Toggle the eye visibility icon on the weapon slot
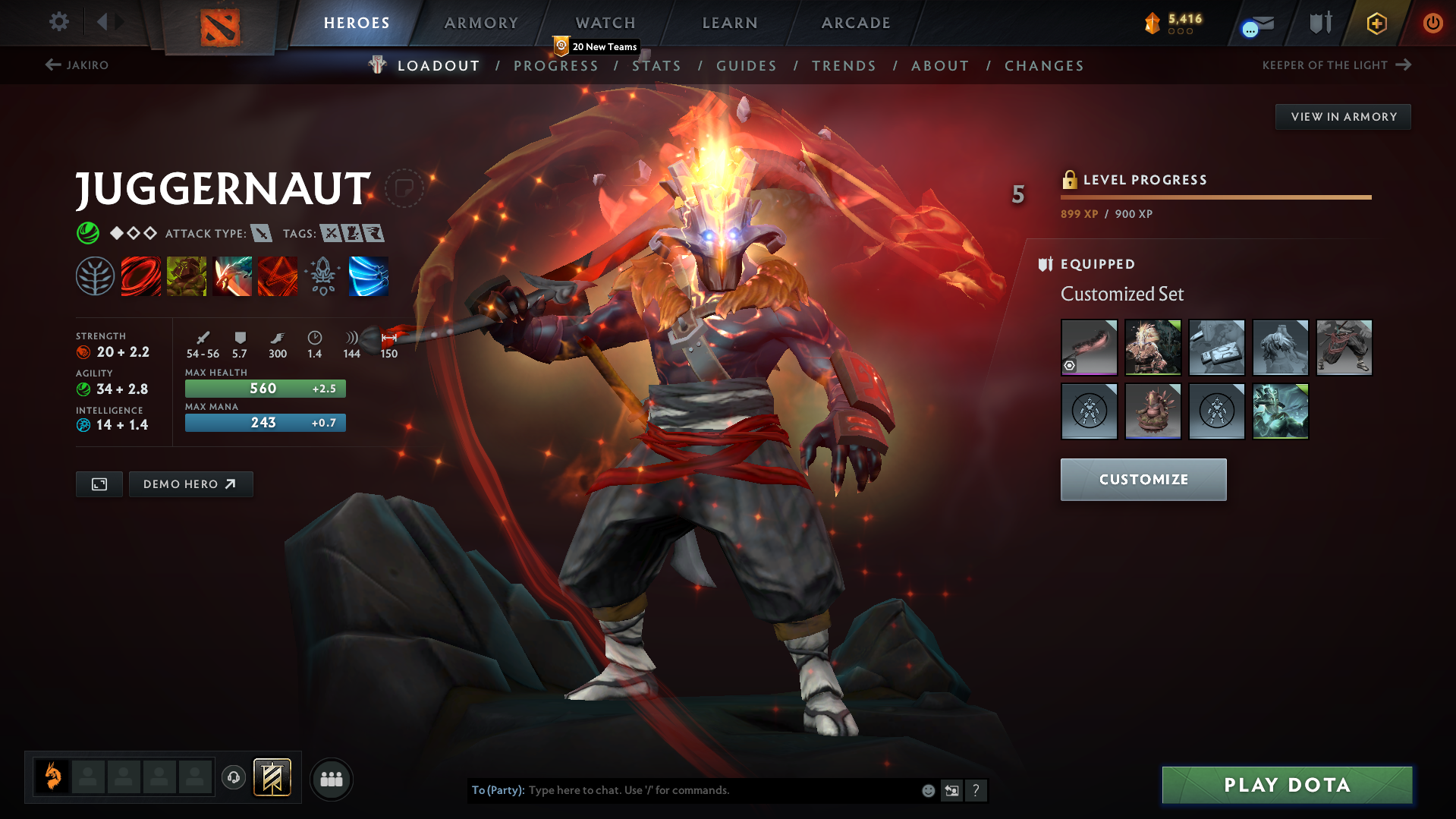1456x819 pixels. [1070, 367]
